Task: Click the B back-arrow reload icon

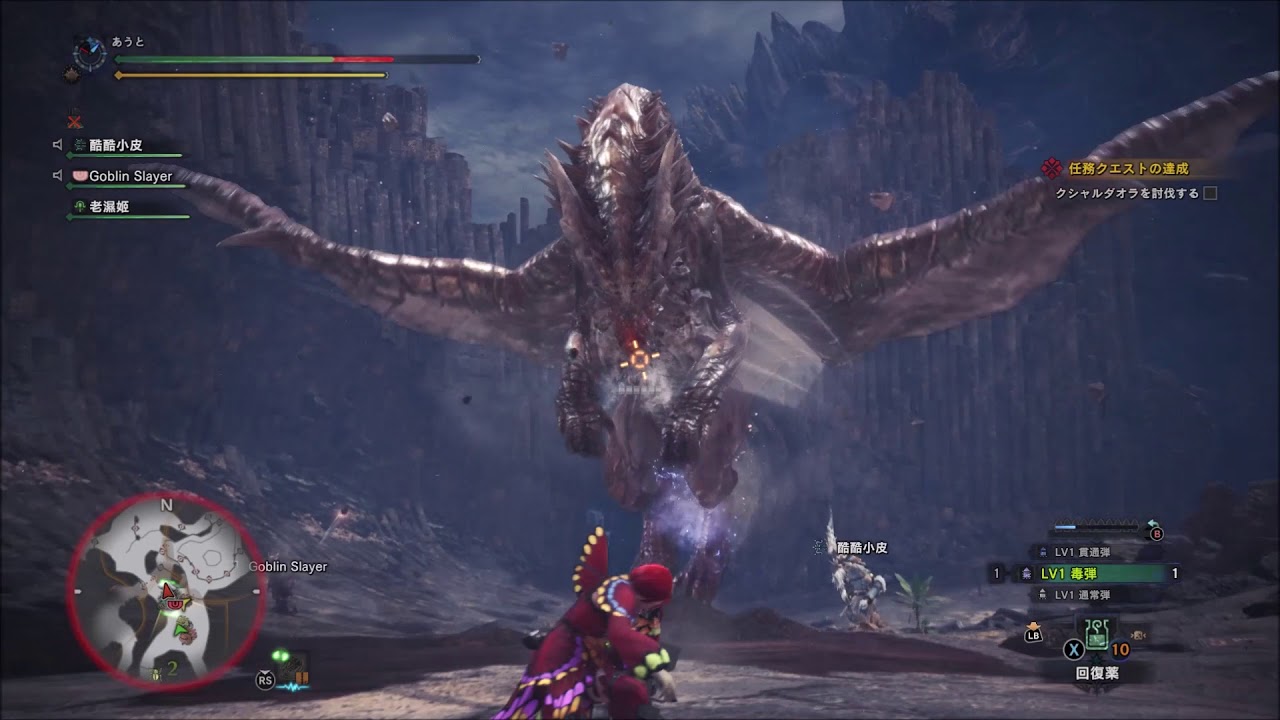Action: pyautogui.click(x=1156, y=533)
